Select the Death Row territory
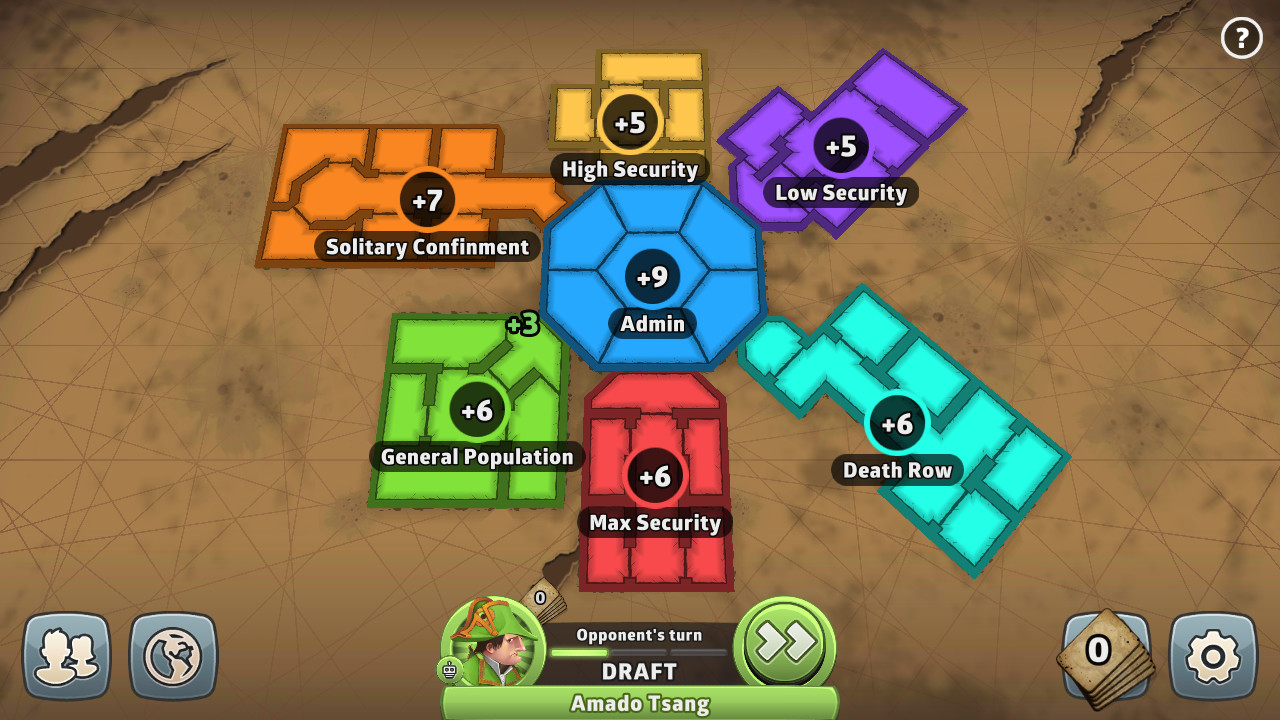 tap(897, 424)
